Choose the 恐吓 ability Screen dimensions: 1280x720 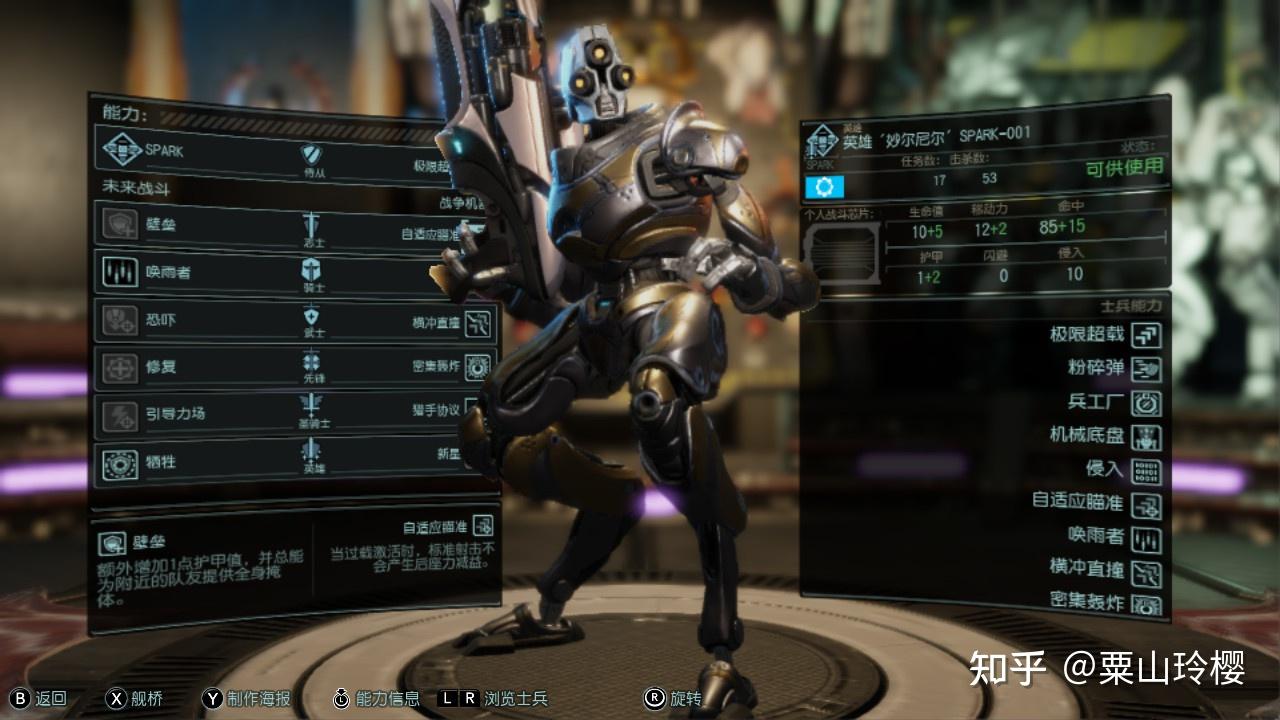[x=160, y=320]
